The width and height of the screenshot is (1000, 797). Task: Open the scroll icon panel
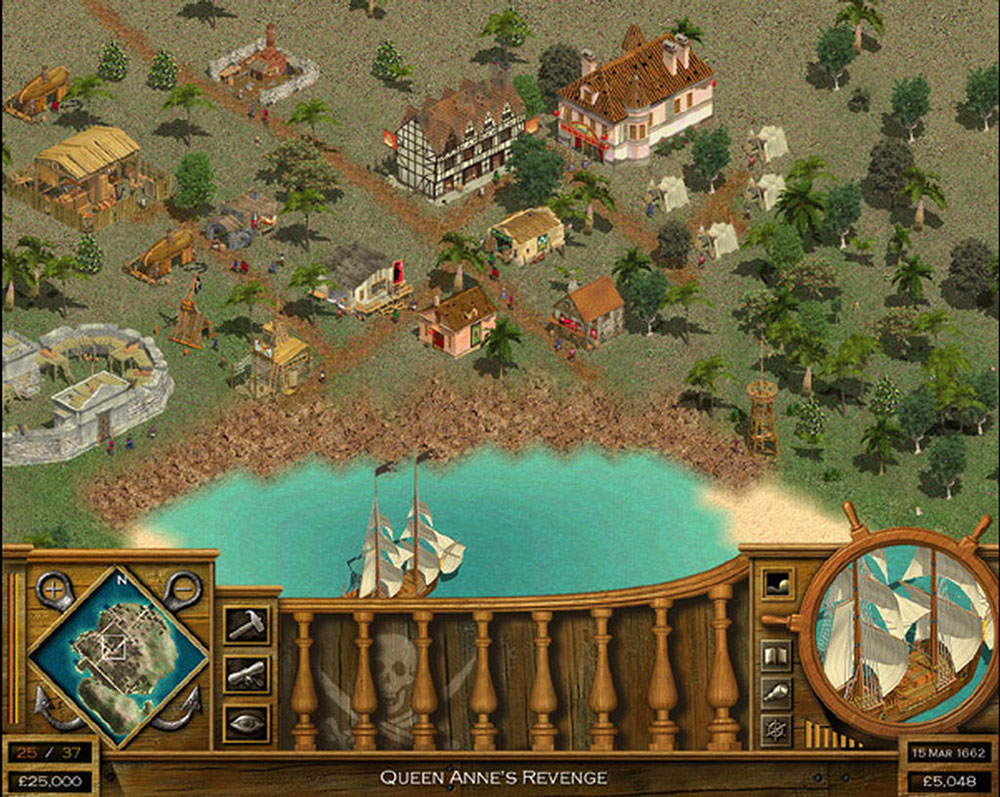tap(245, 674)
